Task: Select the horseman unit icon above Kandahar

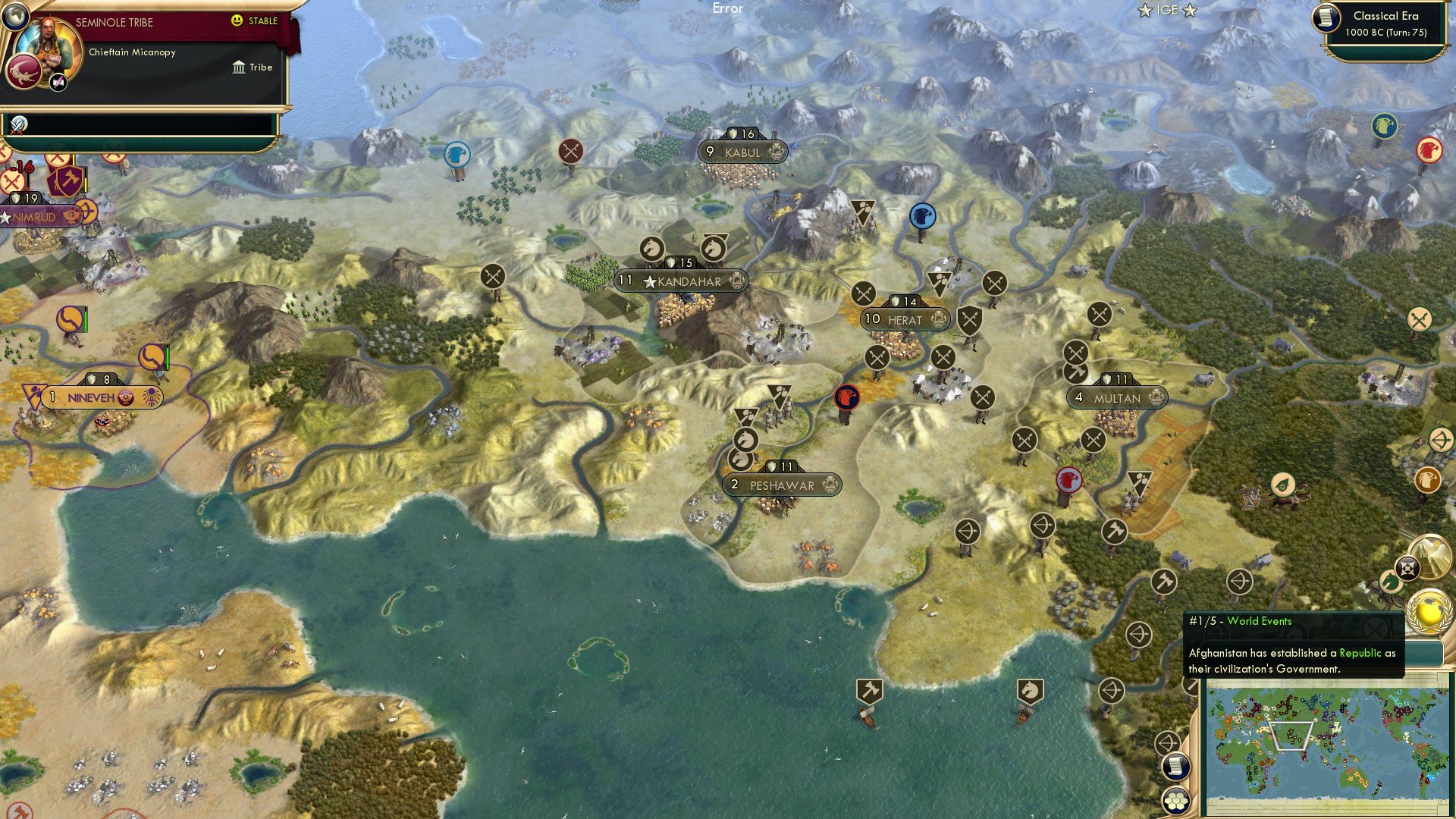Action: (x=652, y=246)
